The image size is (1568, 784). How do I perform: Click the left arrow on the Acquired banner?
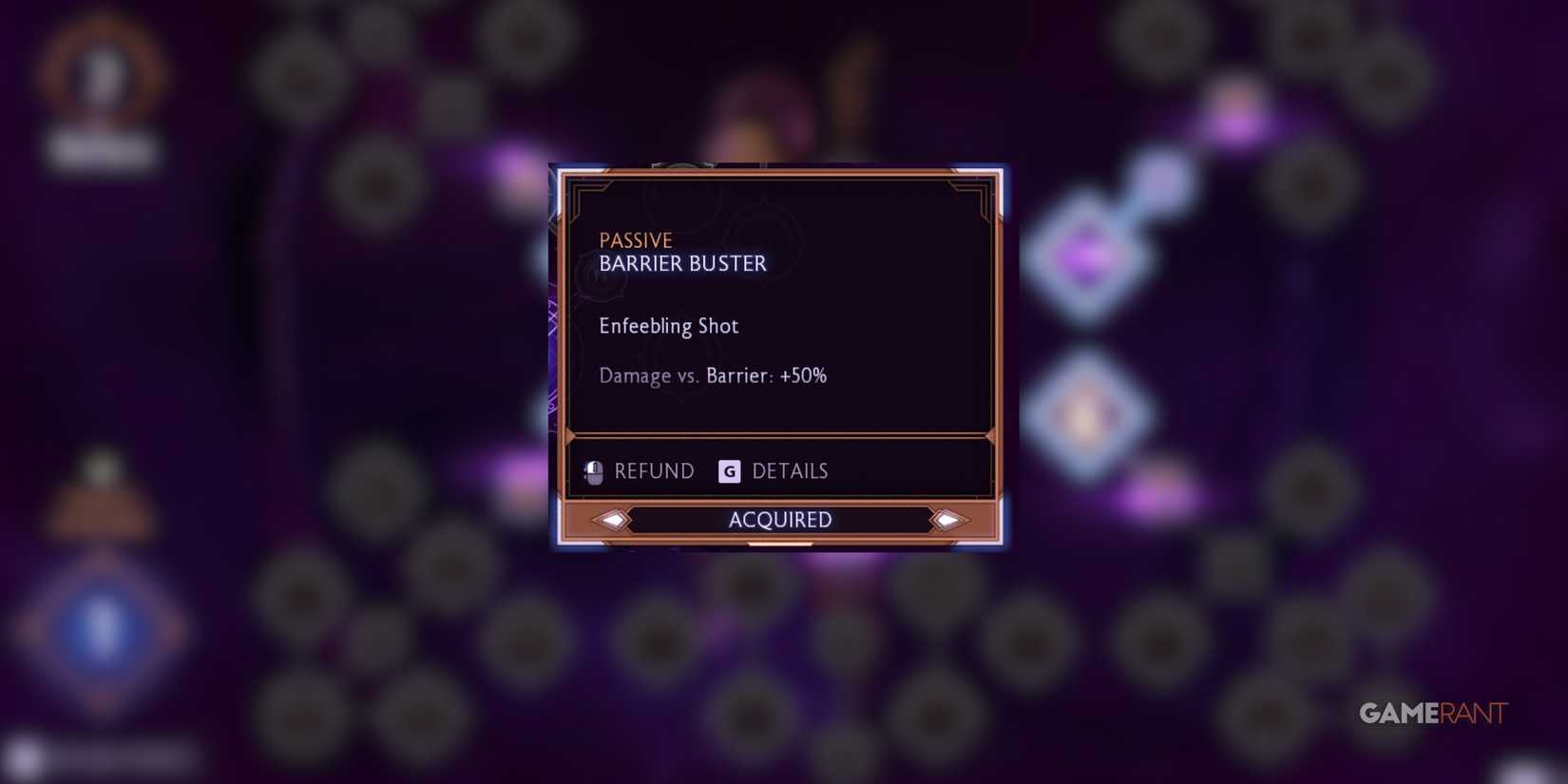tap(612, 520)
